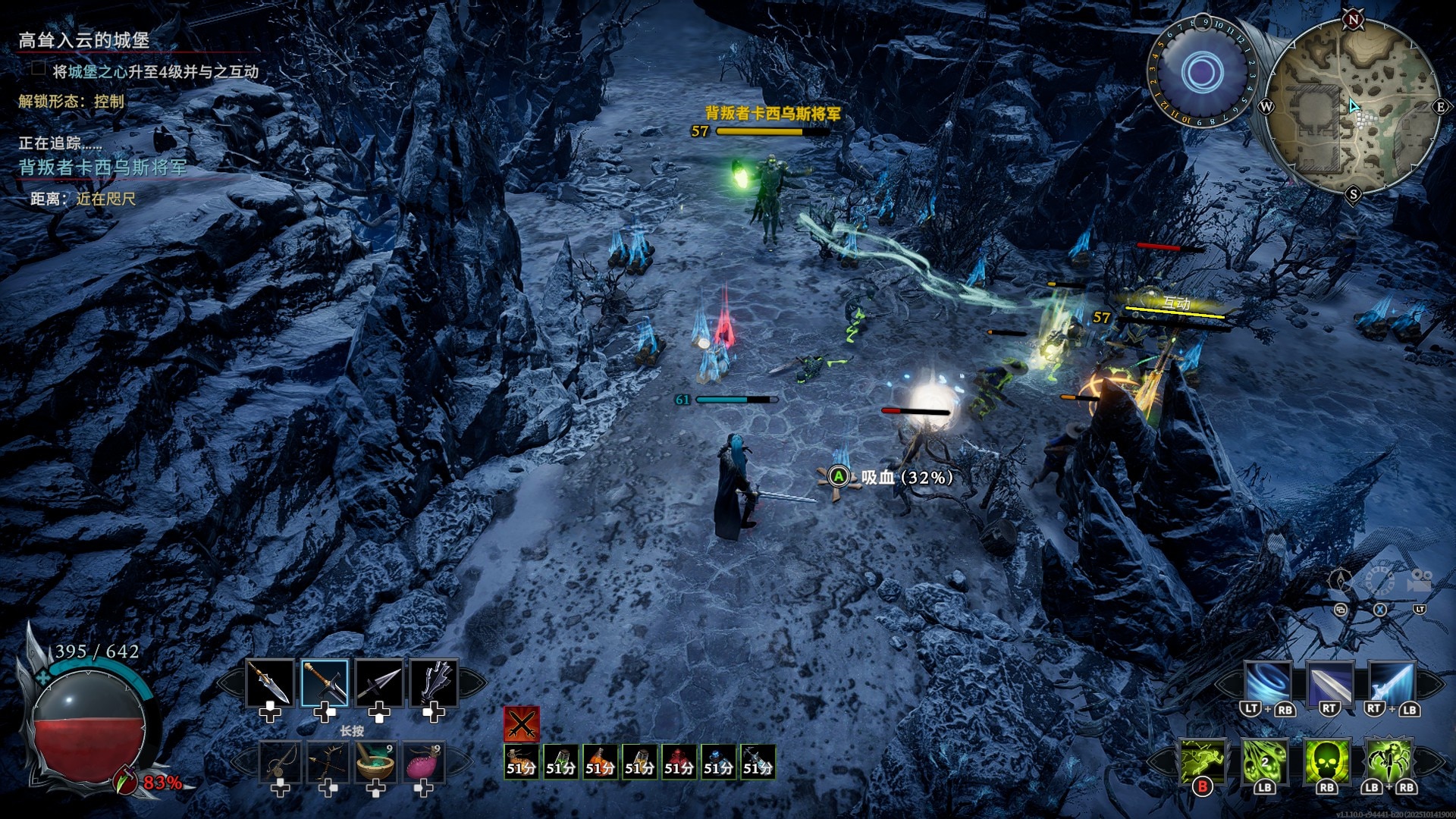This screenshot has width=1456, height=819.
Task: Equip the spear in the weapon bar
Action: 270,683
